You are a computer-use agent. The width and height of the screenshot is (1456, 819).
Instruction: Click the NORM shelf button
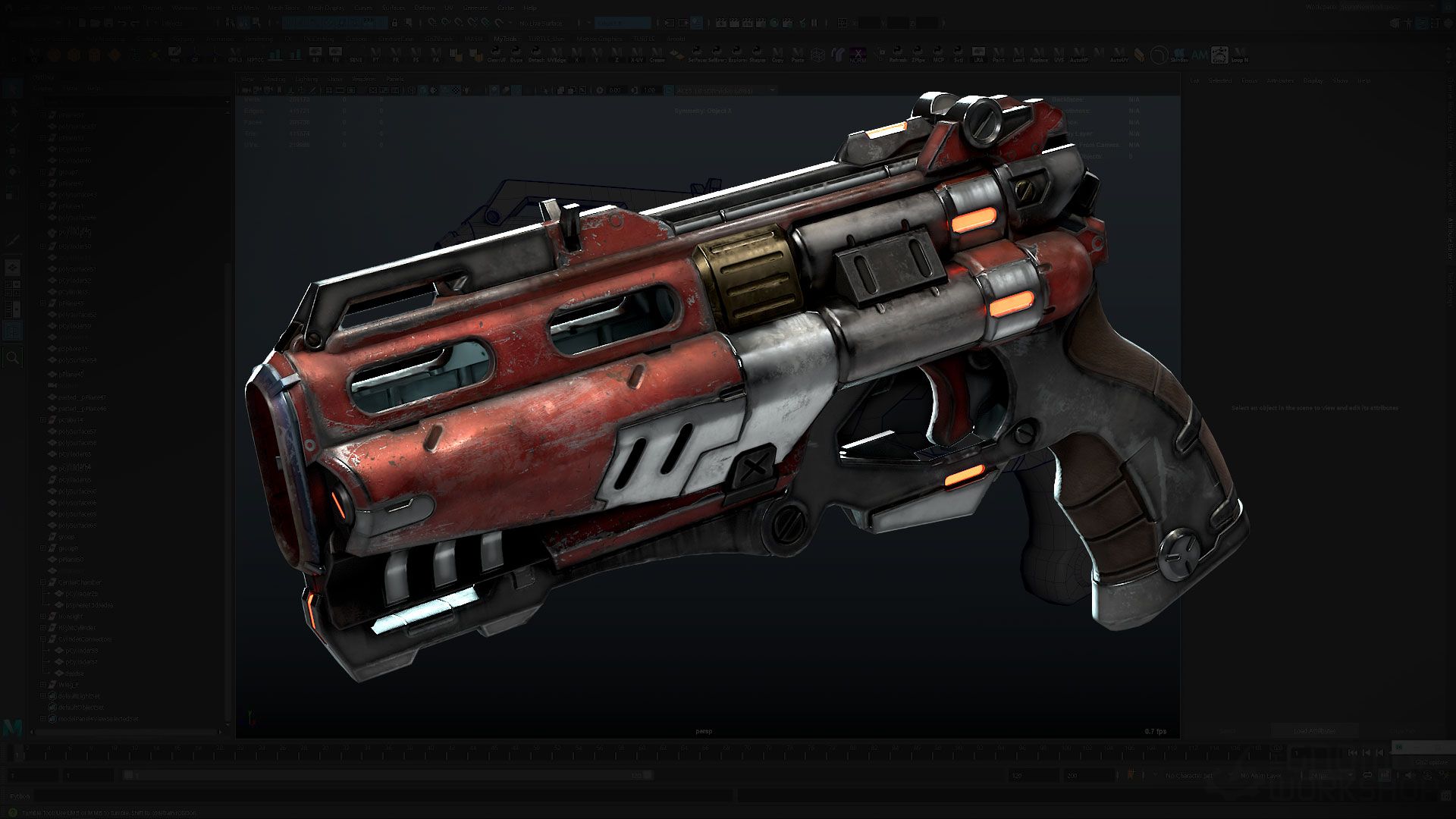pos(857,55)
